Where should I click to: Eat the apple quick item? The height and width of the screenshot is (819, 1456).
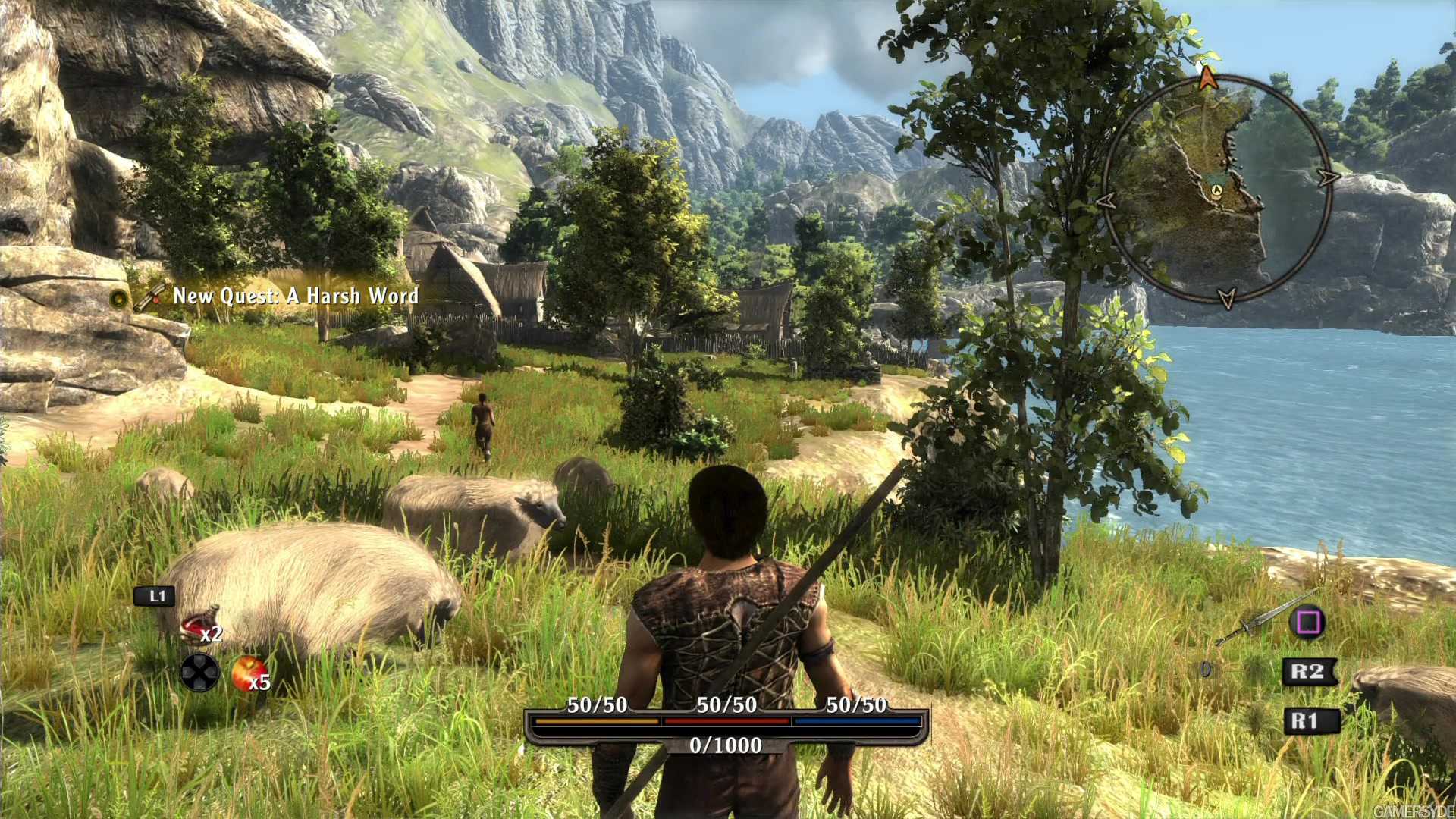tap(245, 673)
